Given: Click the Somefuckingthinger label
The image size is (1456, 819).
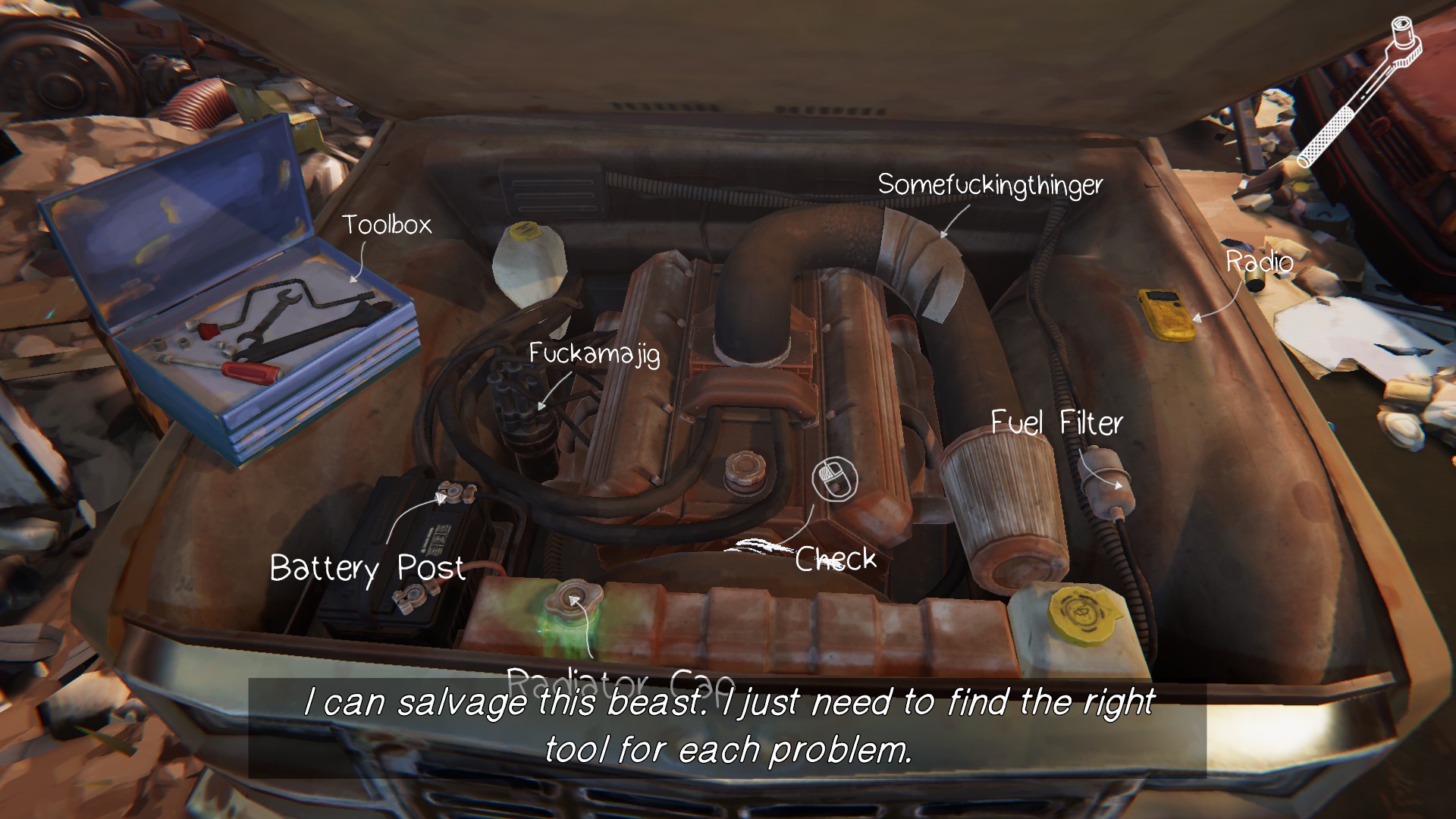Looking at the screenshot, I should tap(990, 184).
